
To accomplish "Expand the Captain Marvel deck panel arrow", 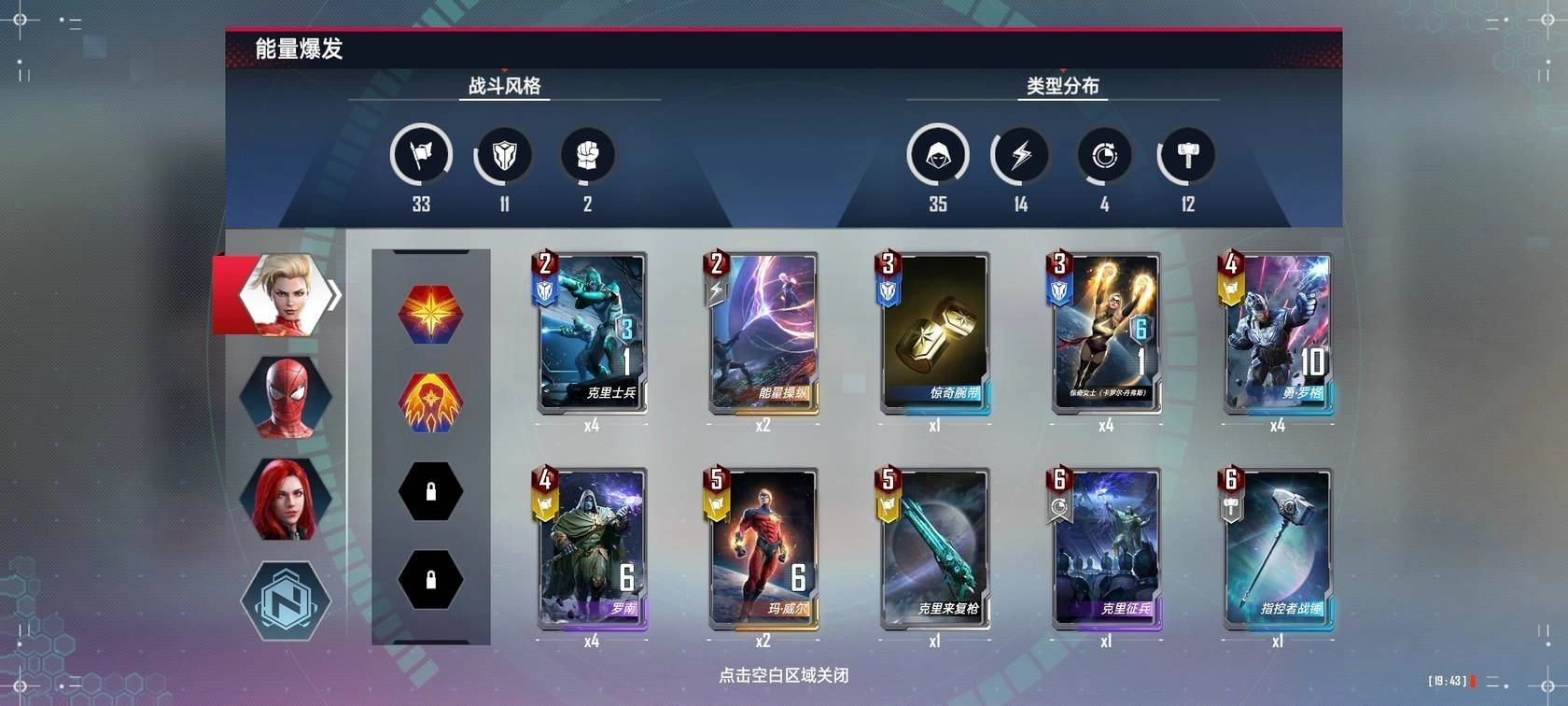I will click(333, 294).
